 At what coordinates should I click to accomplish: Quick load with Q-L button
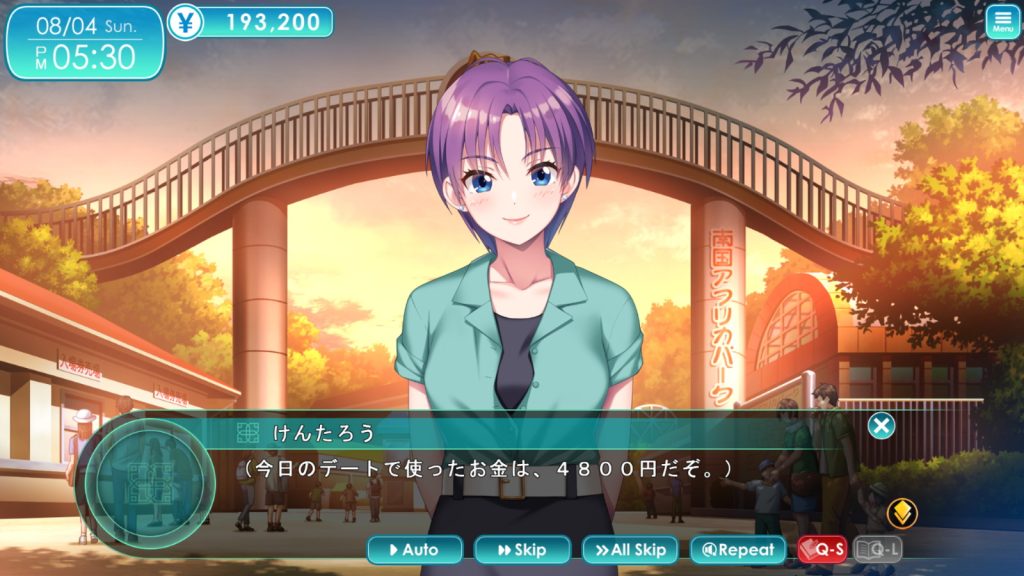coord(878,549)
